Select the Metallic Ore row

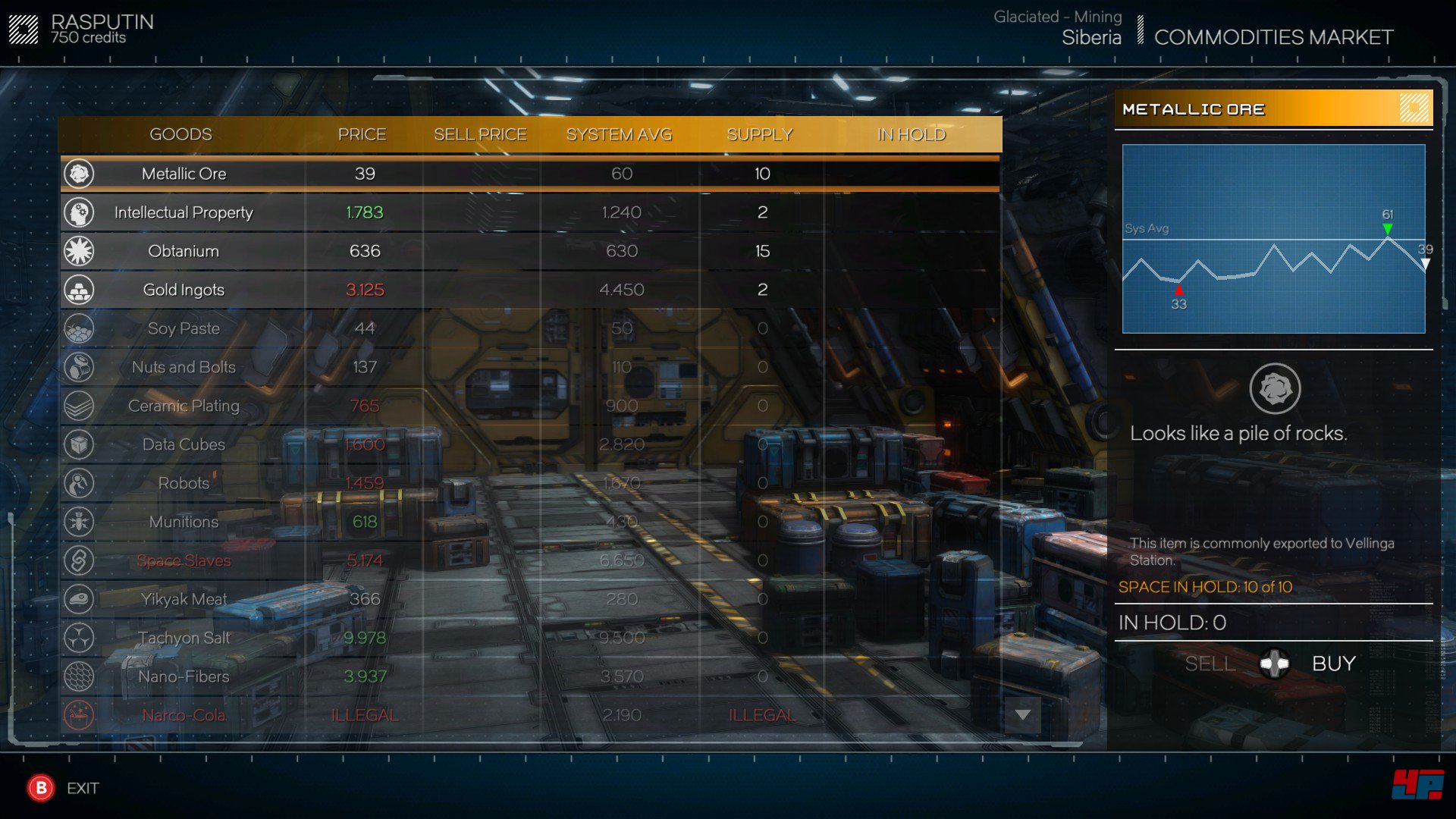pos(184,174)
